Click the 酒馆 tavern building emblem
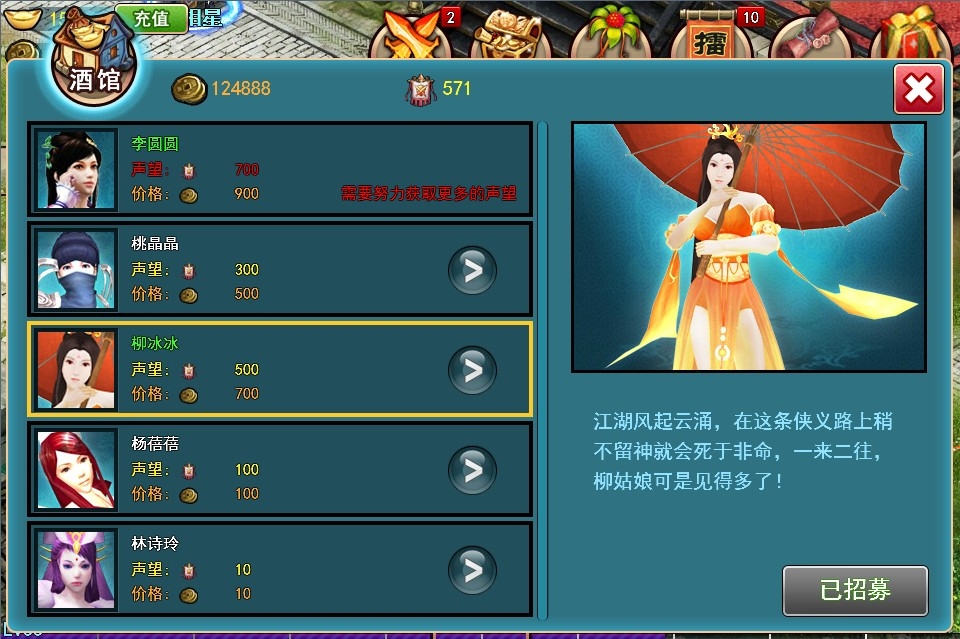The width and height of the screenshot is (960, 639). [x=94, y=58]
